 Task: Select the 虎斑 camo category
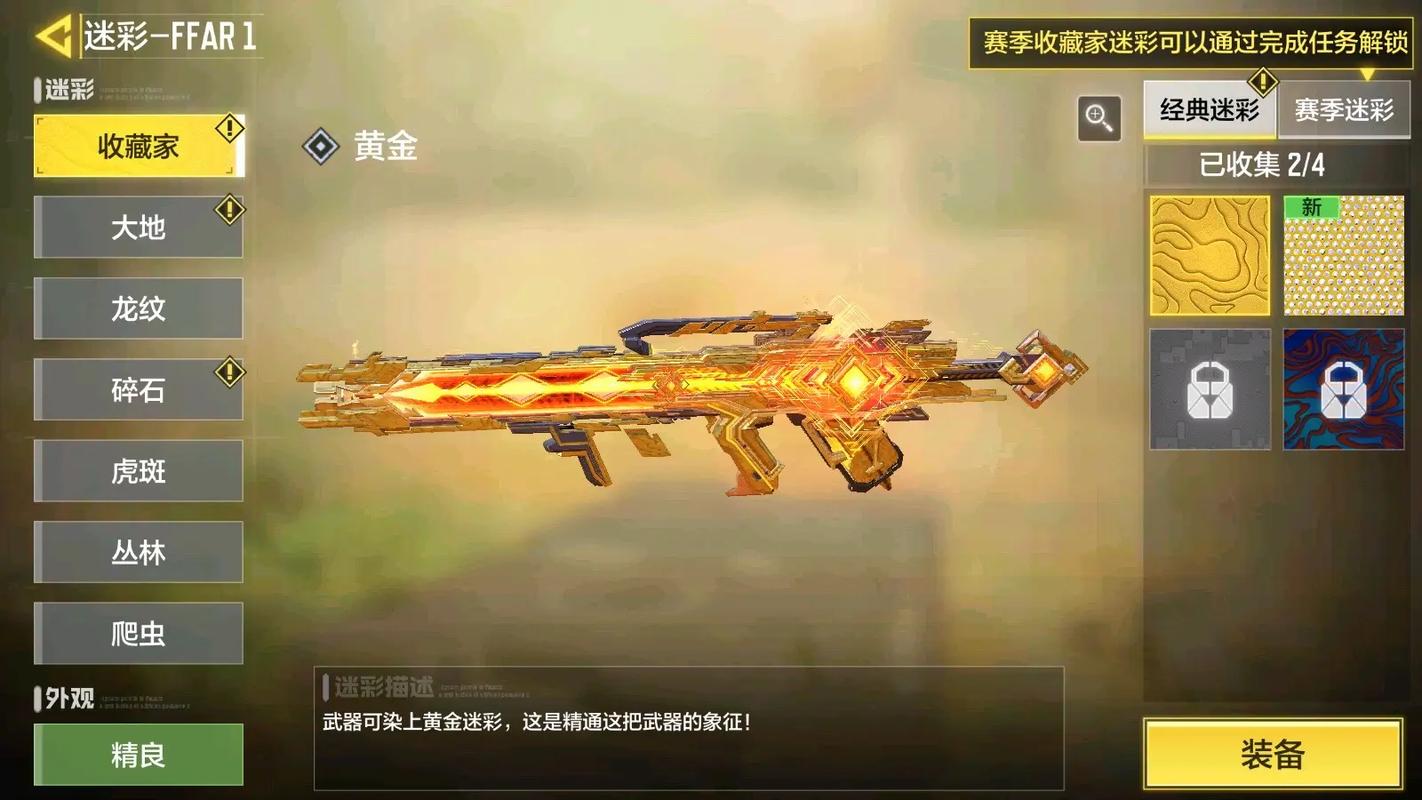(x=138, y=471)
